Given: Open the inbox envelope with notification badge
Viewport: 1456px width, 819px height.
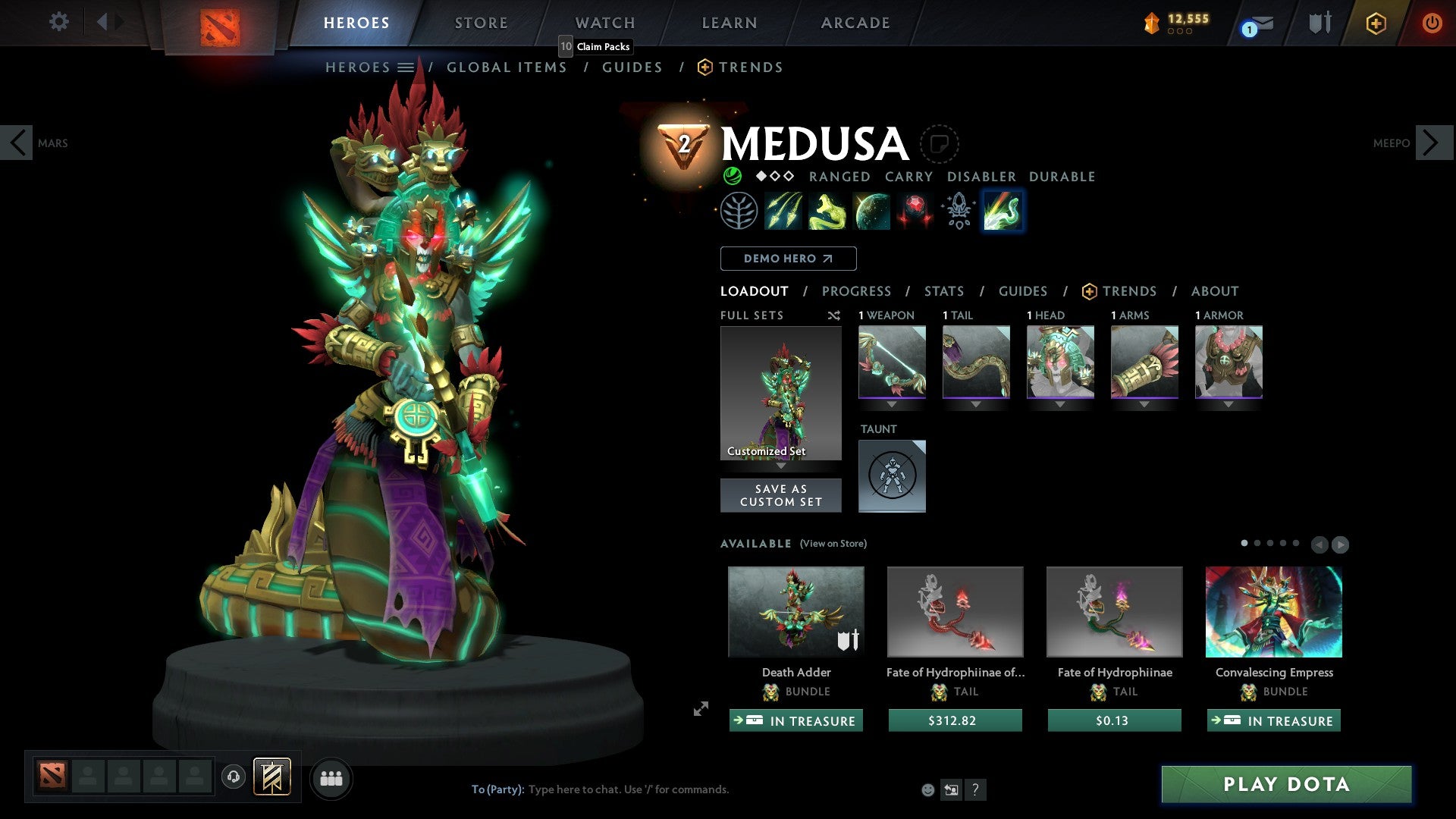Looking at the screenshot, I should click(x=1251, y=23).
